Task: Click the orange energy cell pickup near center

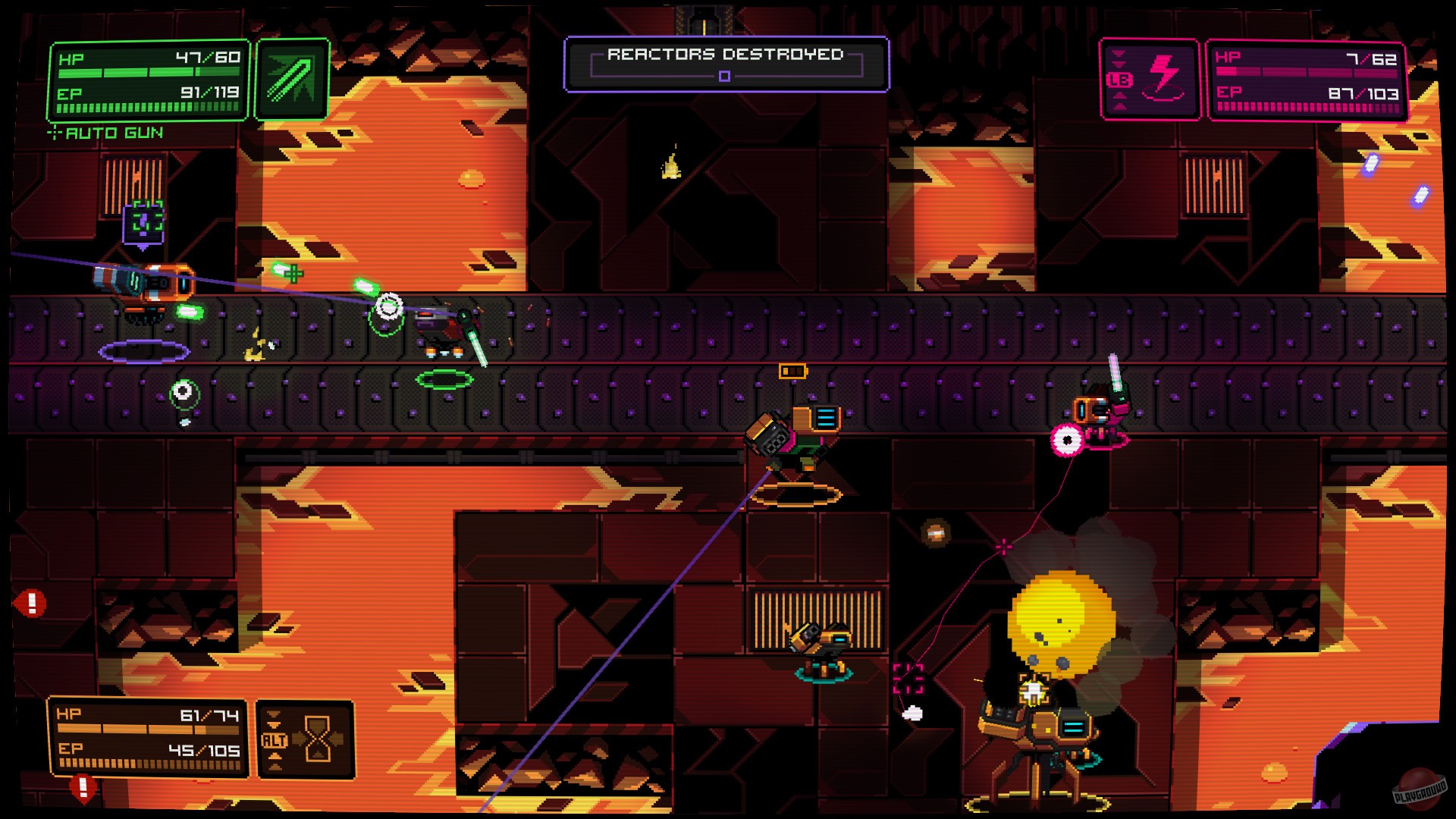Action: pyautogui.click(x=793, y=371)
